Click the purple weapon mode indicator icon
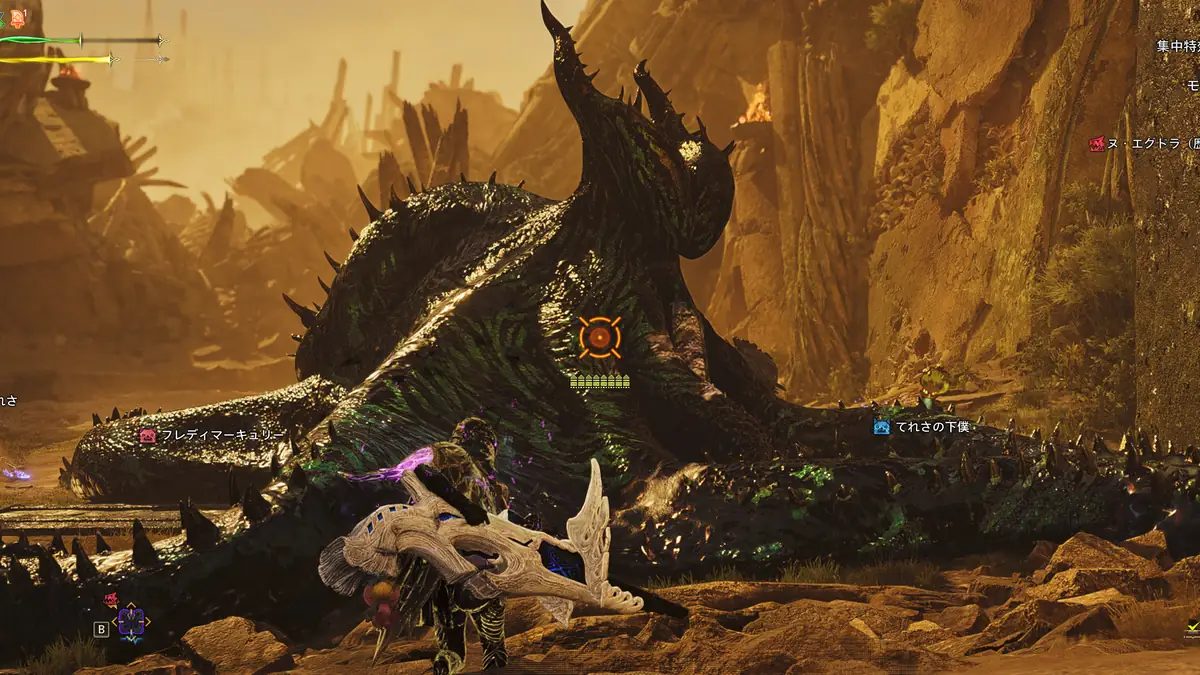 point(131,622)
